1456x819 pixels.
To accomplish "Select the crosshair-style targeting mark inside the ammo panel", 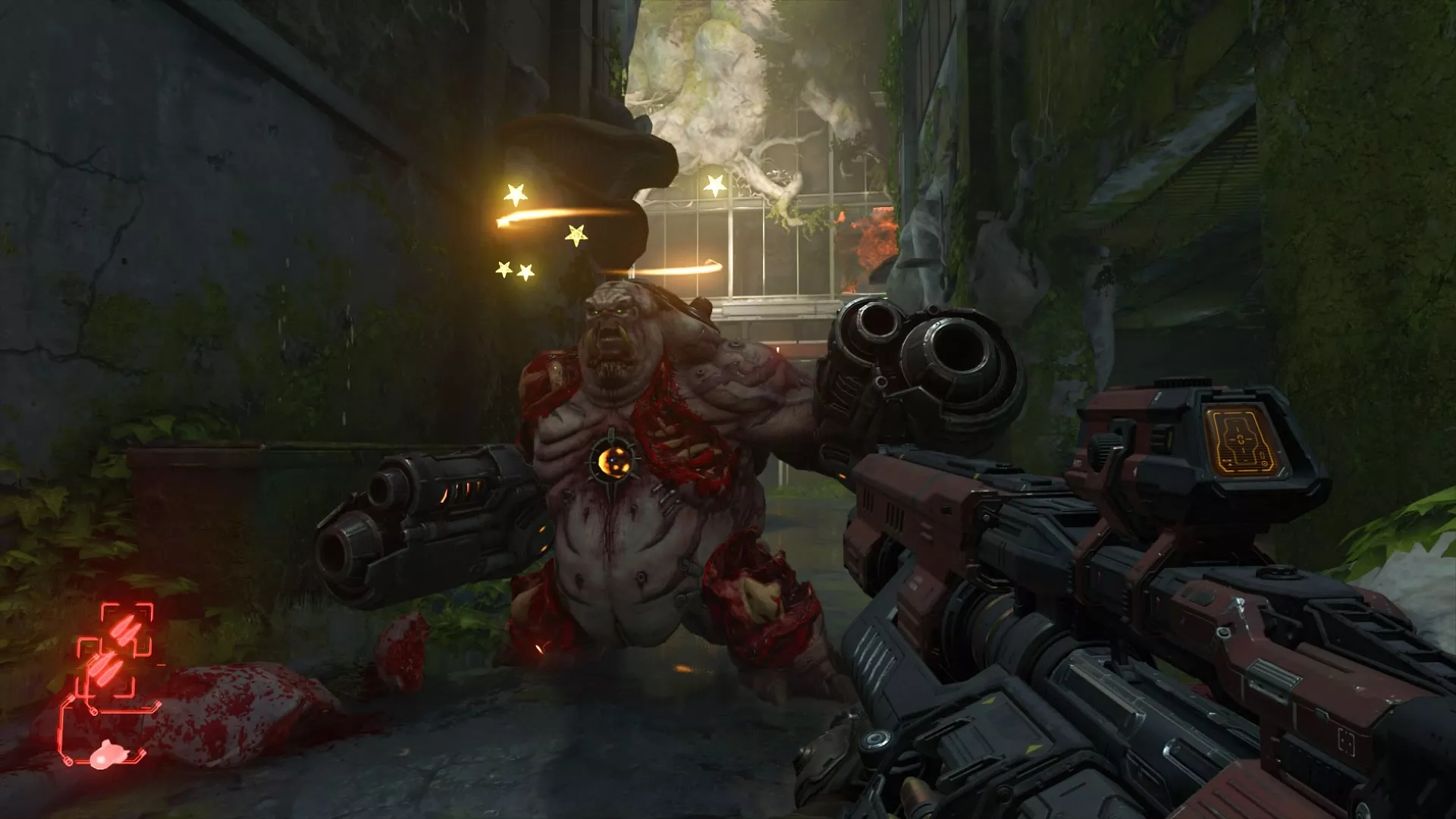I will (x=1241, y=440).
